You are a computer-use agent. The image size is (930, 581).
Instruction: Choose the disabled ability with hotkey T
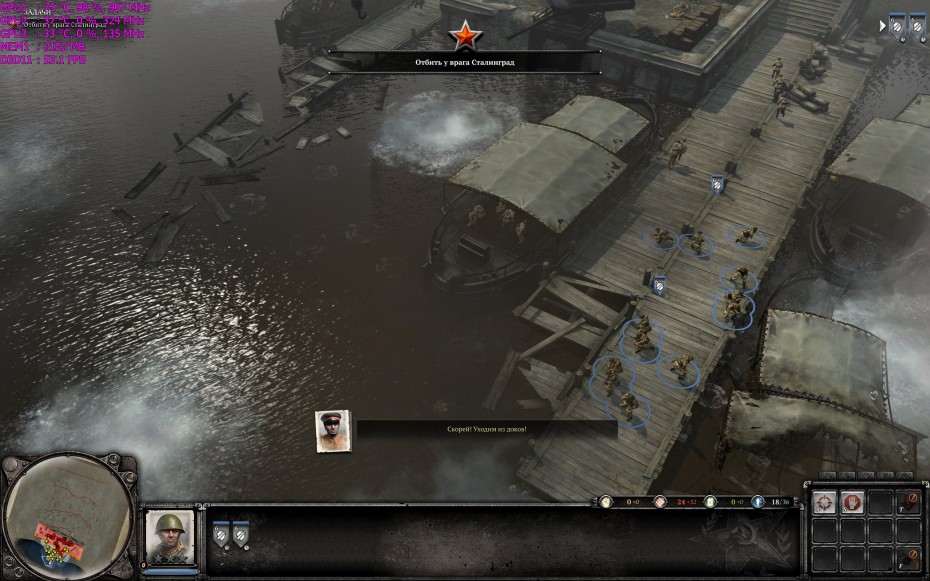point(908,503)
